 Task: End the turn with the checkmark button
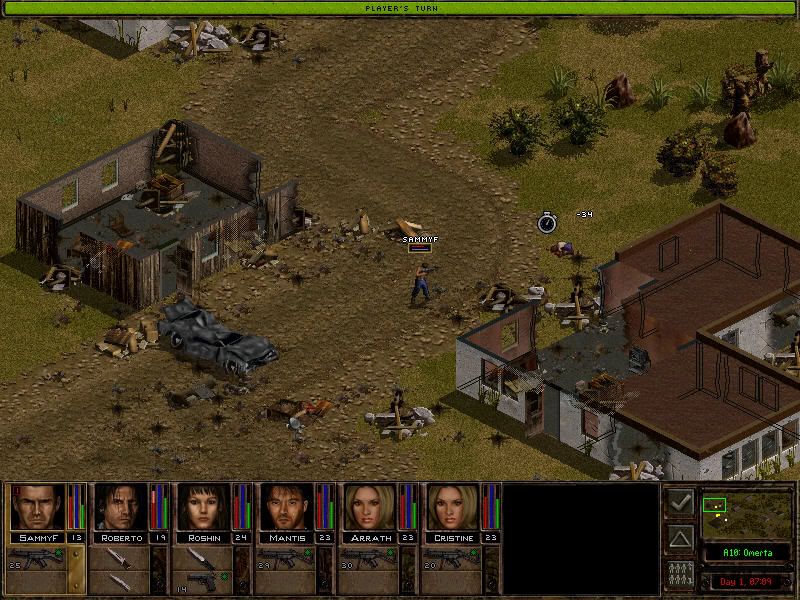[x=679, y=503]
